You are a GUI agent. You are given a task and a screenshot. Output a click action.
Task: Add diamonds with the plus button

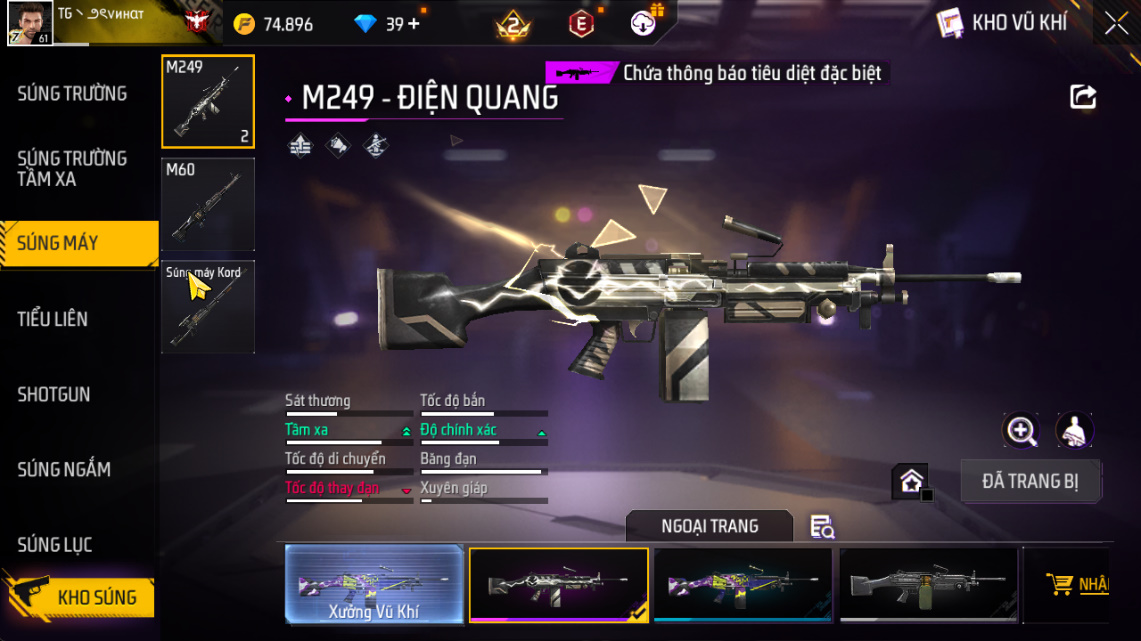tap(413, 24)
